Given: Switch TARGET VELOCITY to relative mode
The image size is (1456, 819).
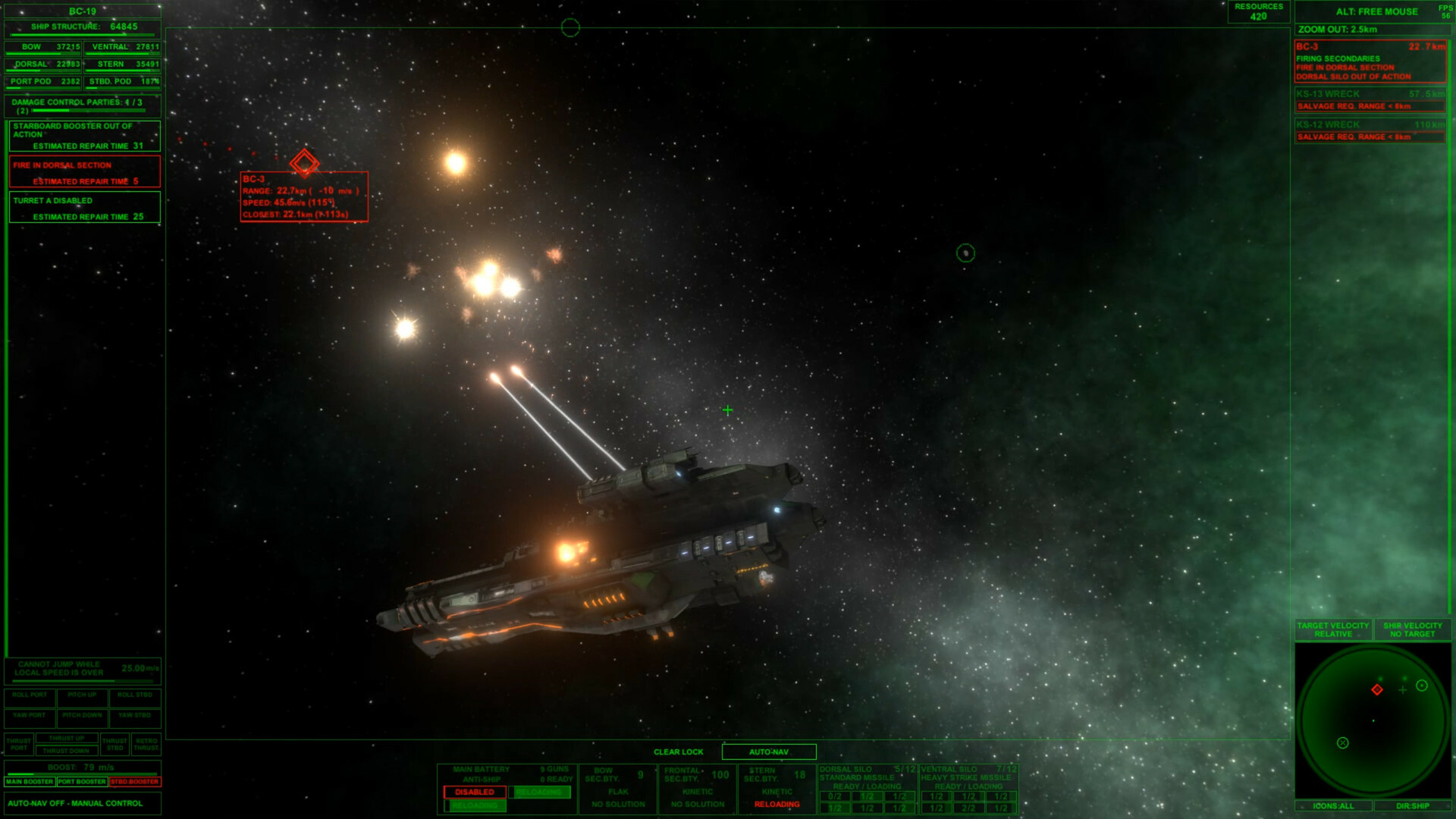Looking at the screenshot, I should coord(1333,629).
